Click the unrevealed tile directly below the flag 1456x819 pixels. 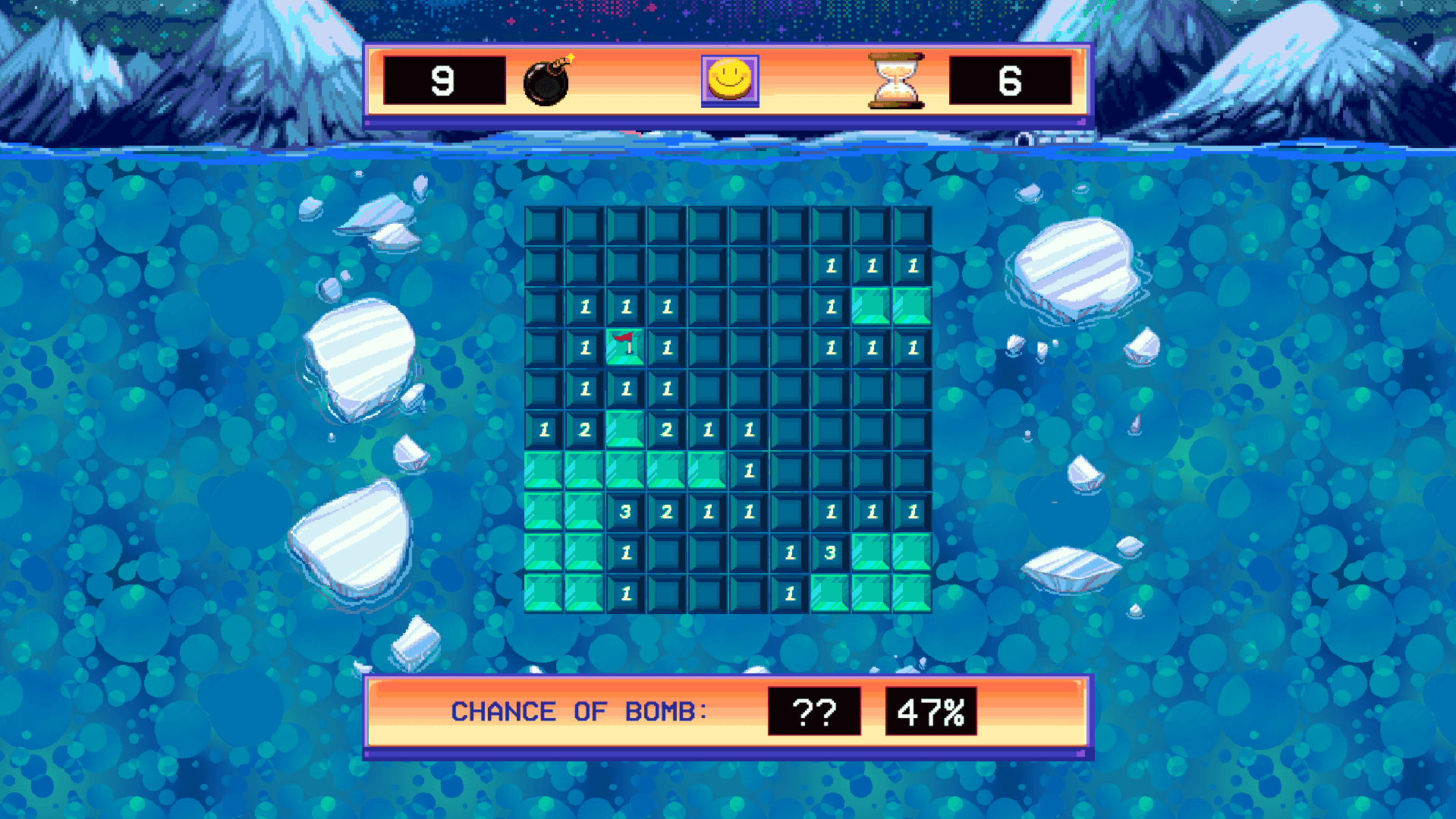tap(625, 389)
